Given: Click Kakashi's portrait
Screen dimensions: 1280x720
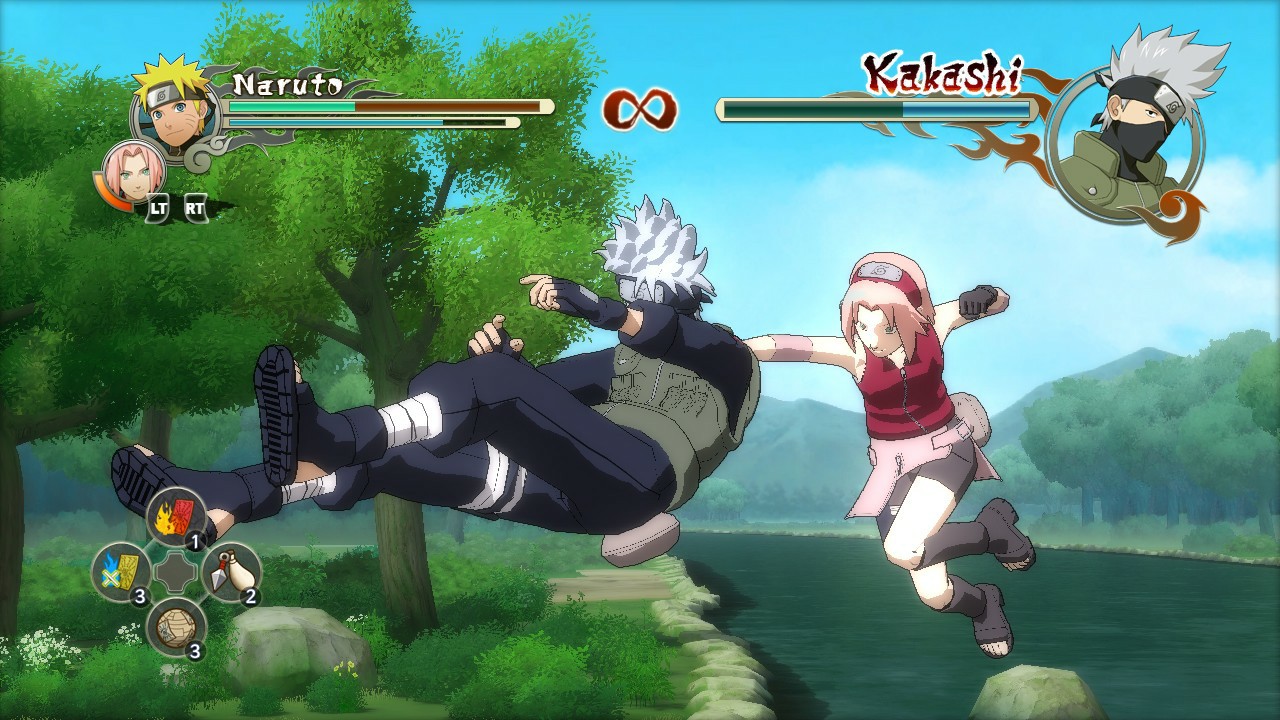Looking at the screenshot, I should click(x=1135, y=115).
